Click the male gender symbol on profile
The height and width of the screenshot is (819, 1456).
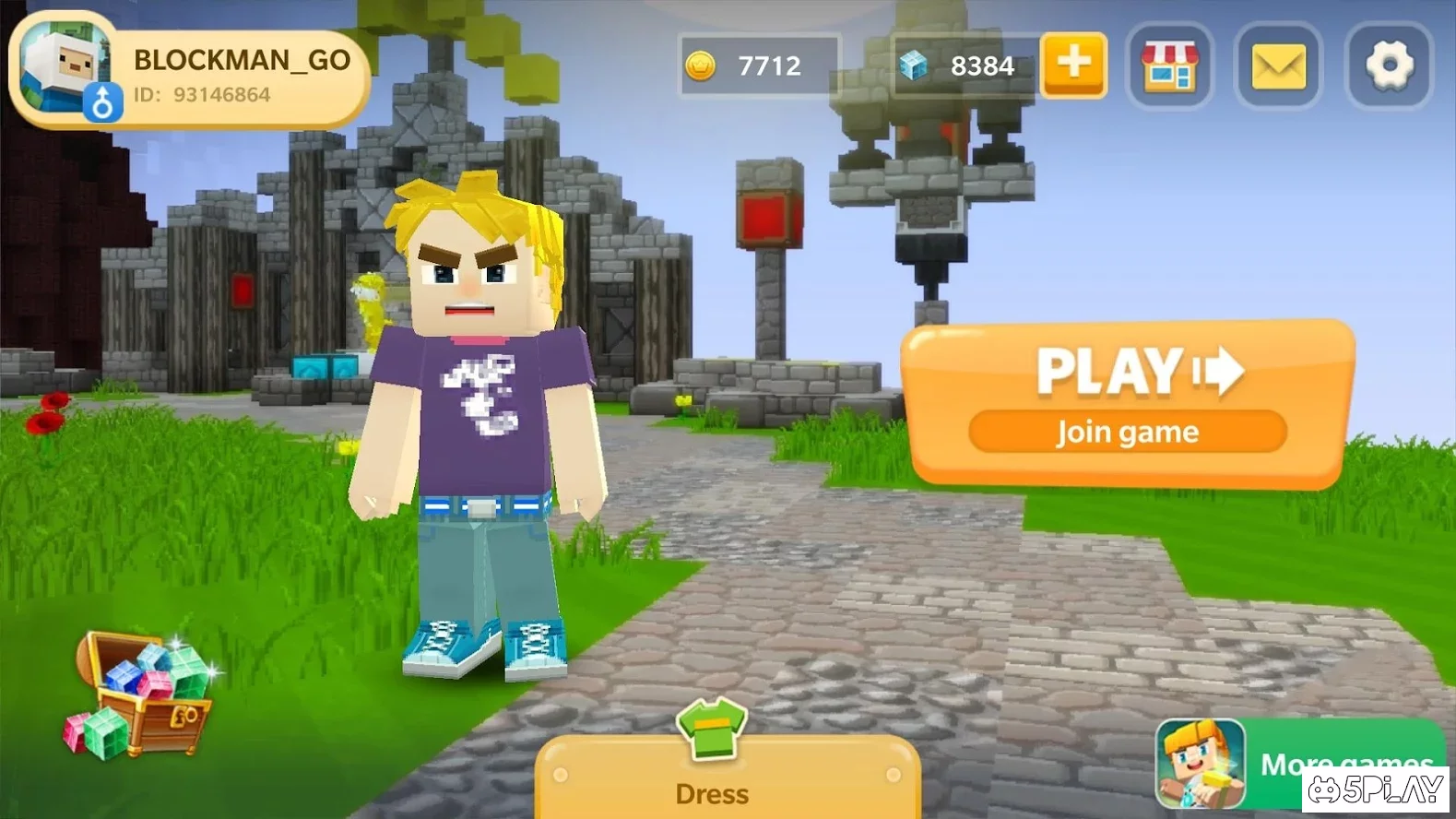click(x=104, y=100)
